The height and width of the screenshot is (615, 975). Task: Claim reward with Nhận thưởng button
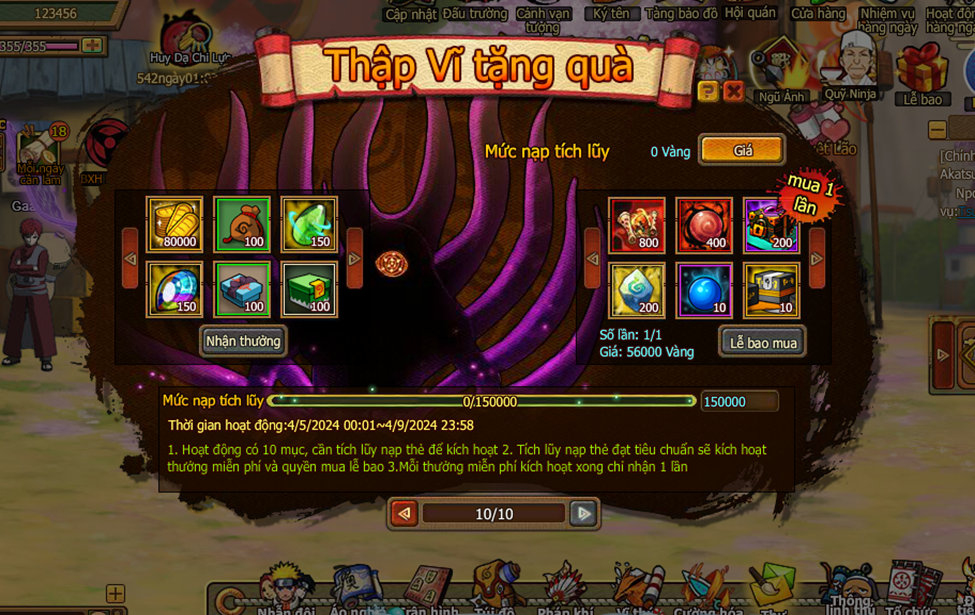pos(243,341)
